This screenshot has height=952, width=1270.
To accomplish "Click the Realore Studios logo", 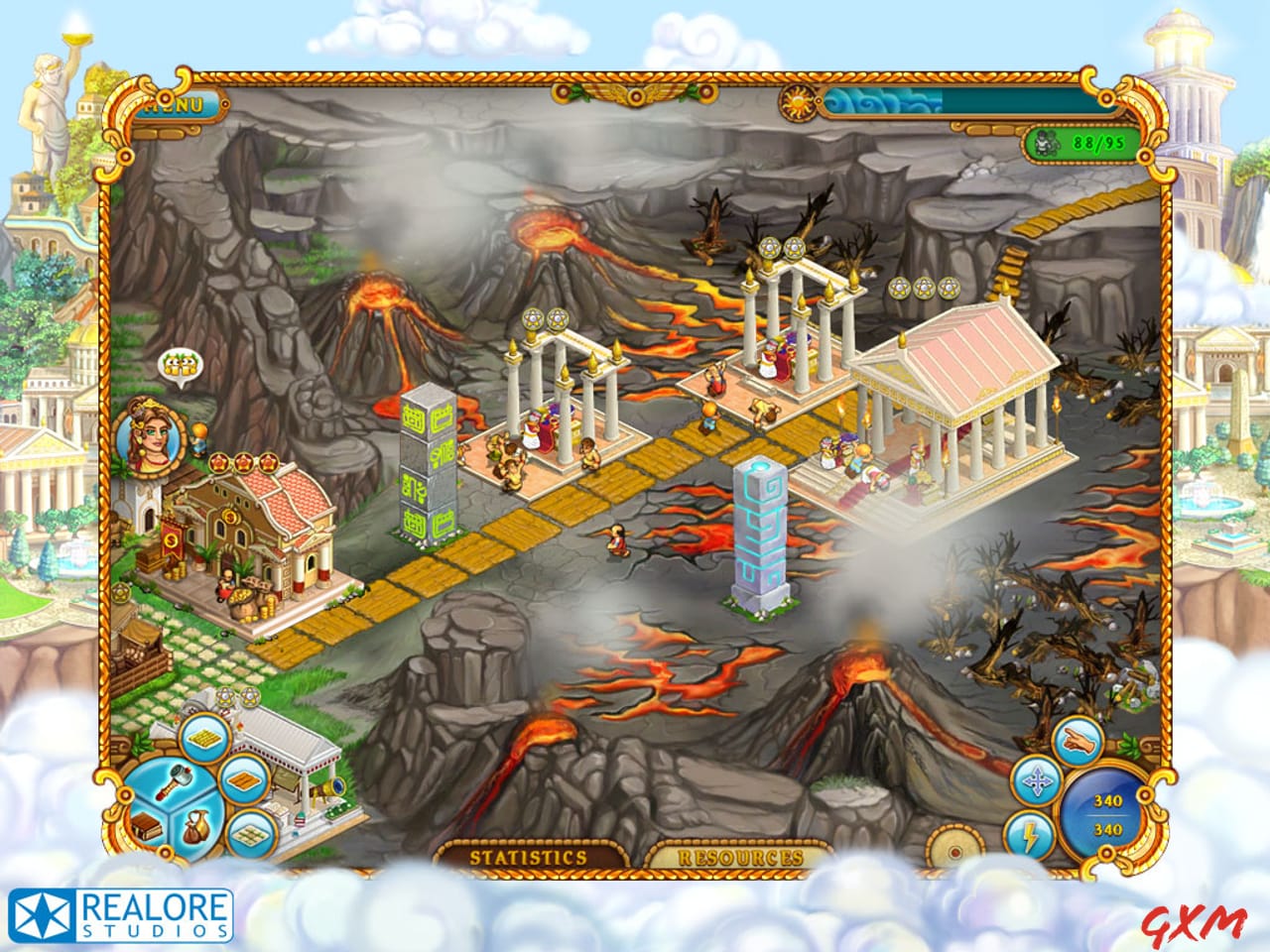I will point(118,913).
